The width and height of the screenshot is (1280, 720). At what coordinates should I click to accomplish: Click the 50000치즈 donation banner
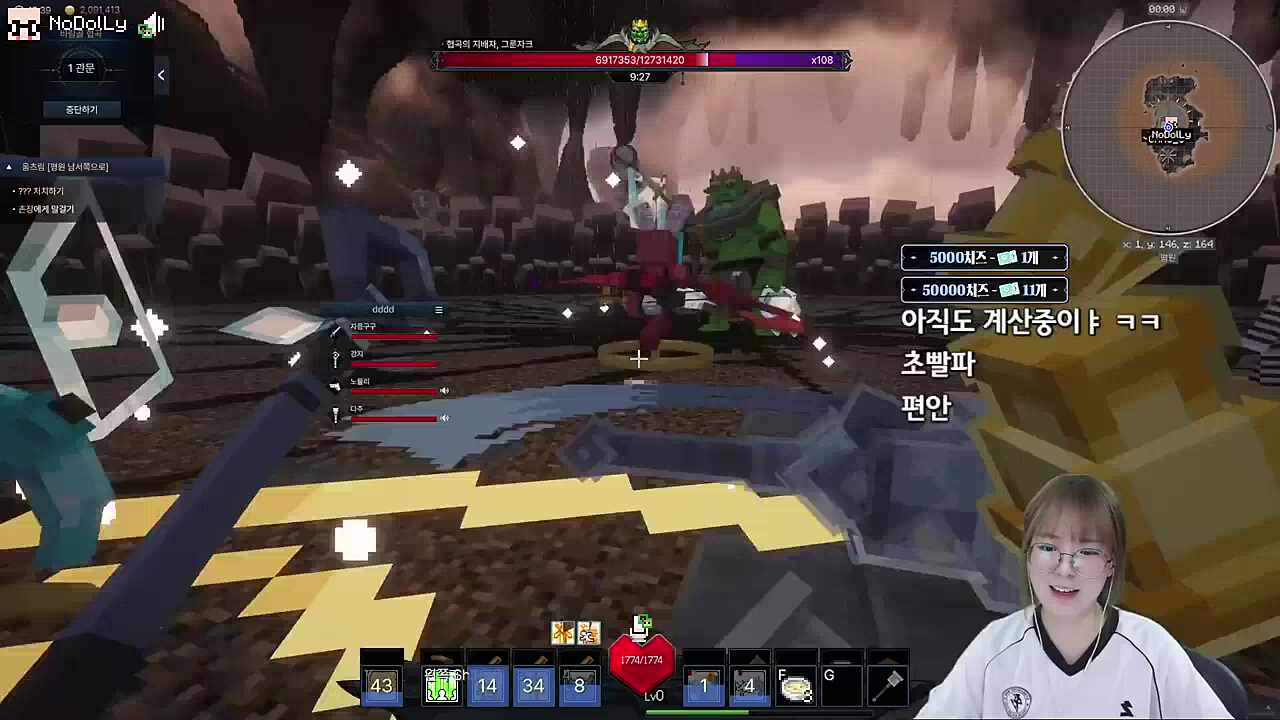(983, 289)
